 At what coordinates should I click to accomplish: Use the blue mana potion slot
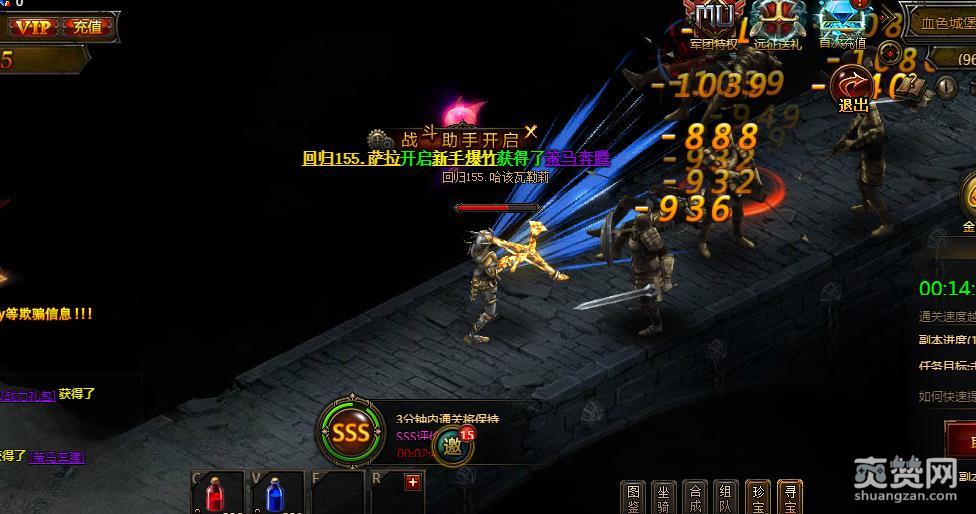[x=277, y=494]
